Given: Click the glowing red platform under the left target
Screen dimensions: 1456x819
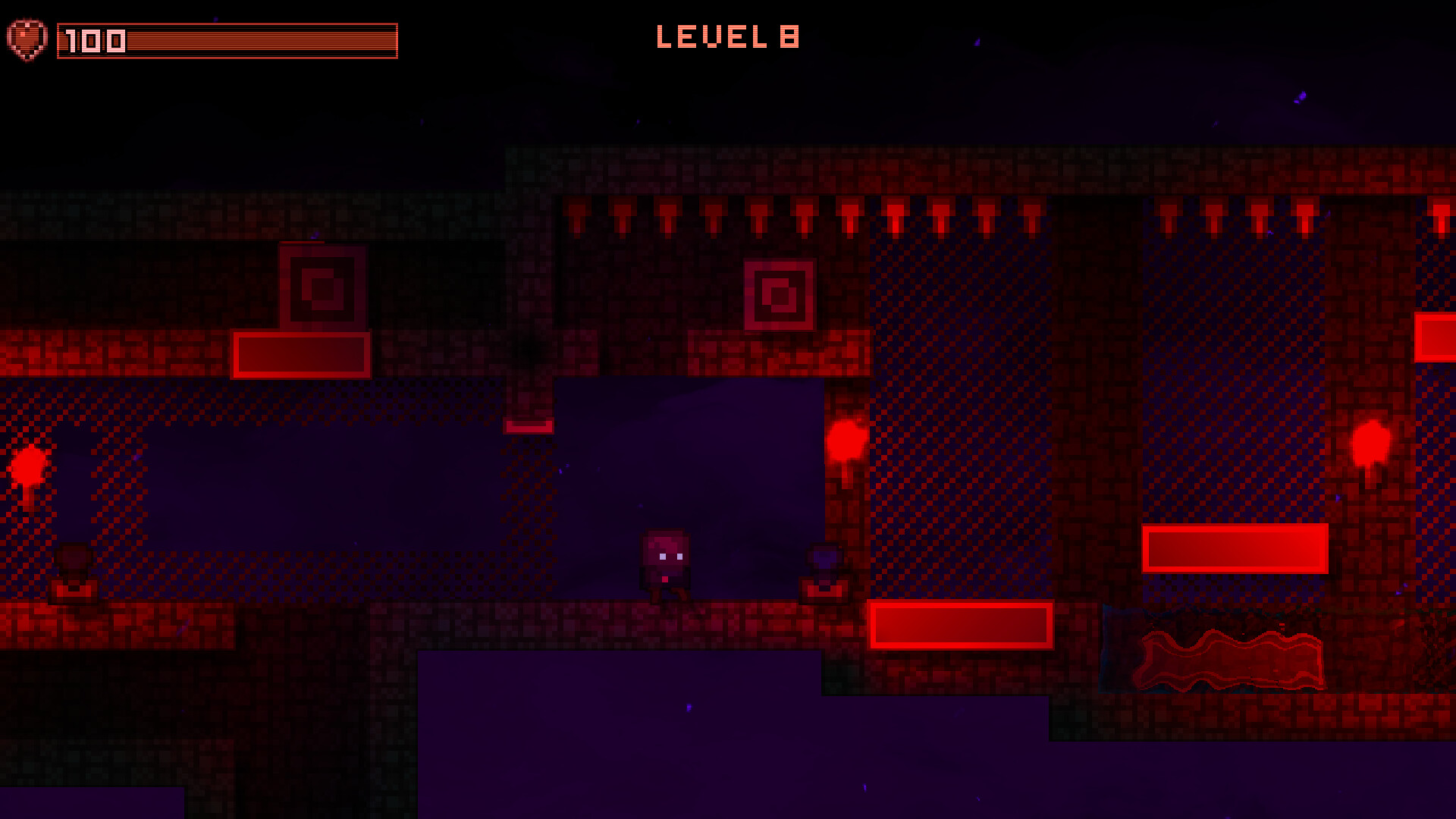Looking at the screenshot, I should click(x=301, y=353).
